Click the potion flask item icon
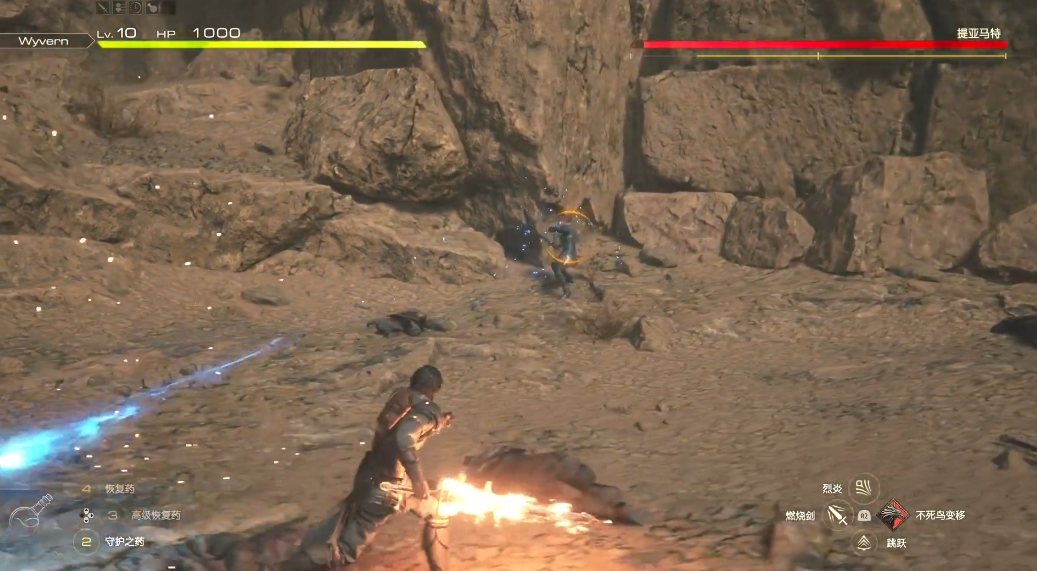 pos(31,514)
